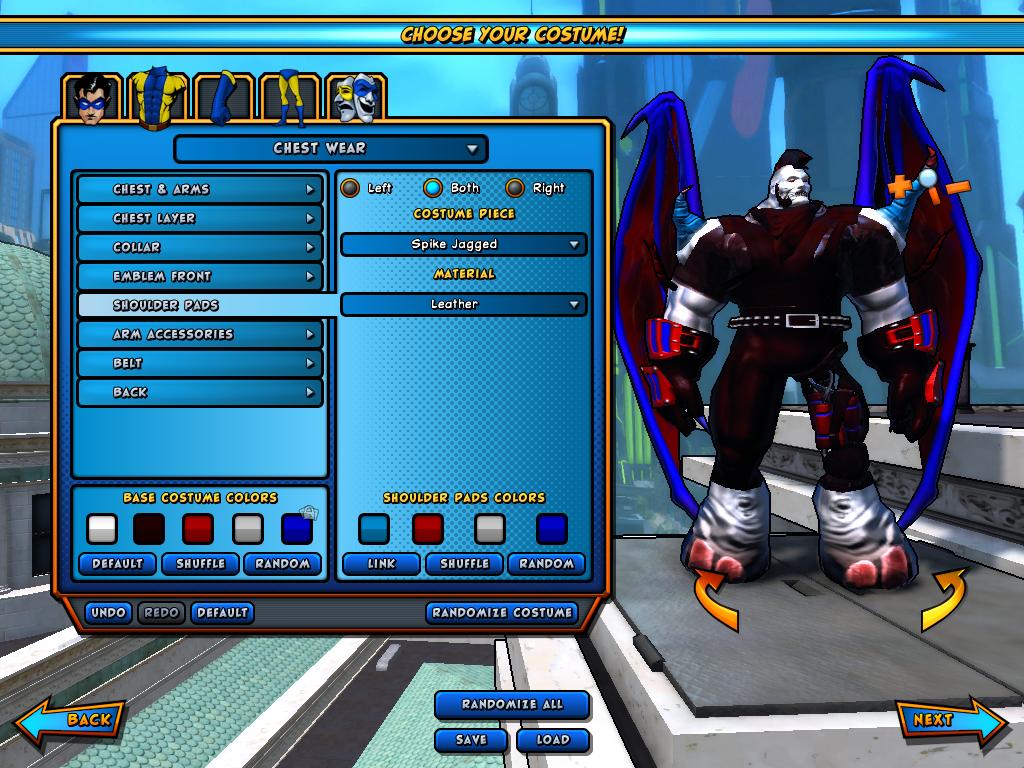Select the Back costume entry

point(200,392)
